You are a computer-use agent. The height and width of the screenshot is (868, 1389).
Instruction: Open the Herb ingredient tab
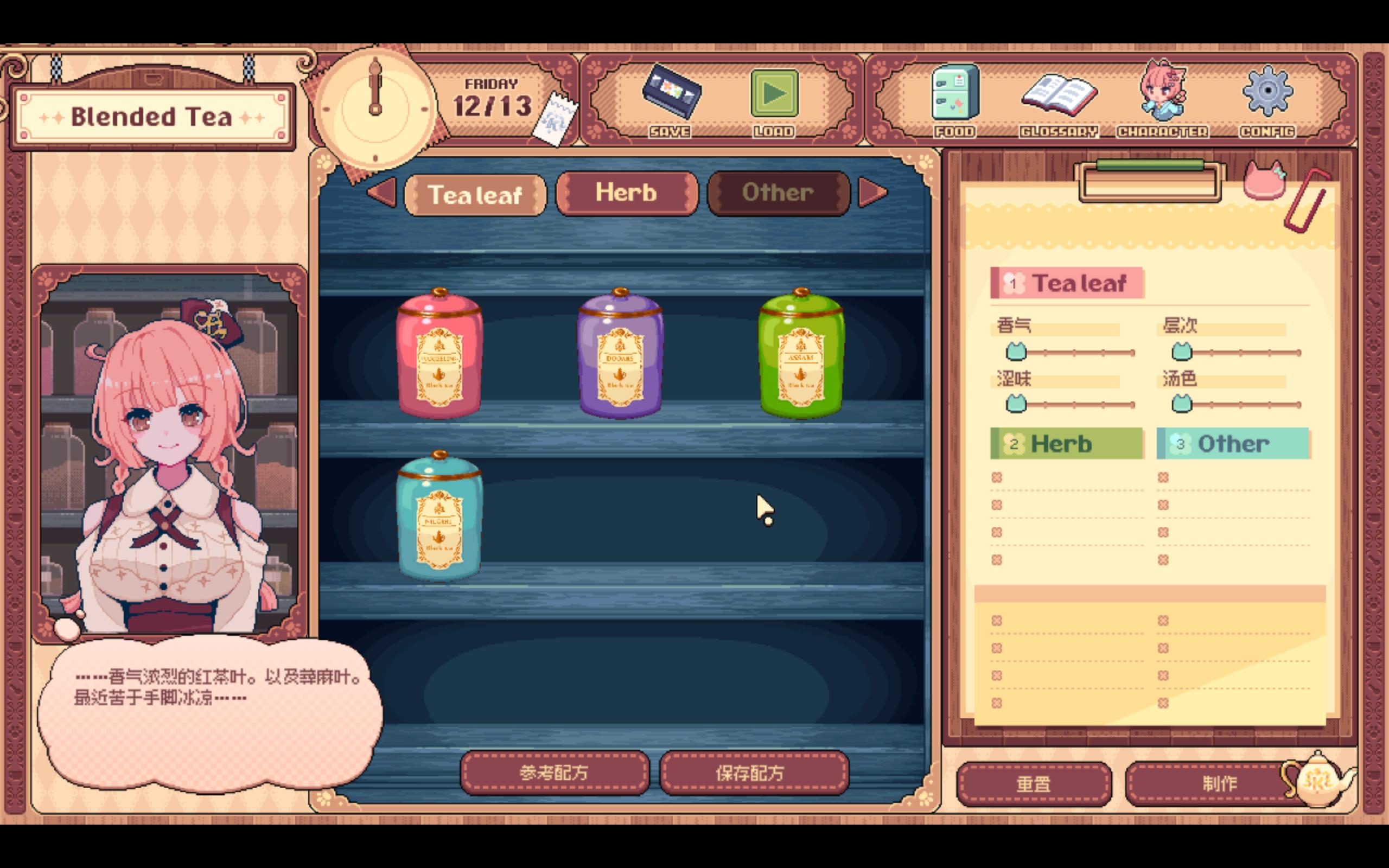(x=626, y=193)
